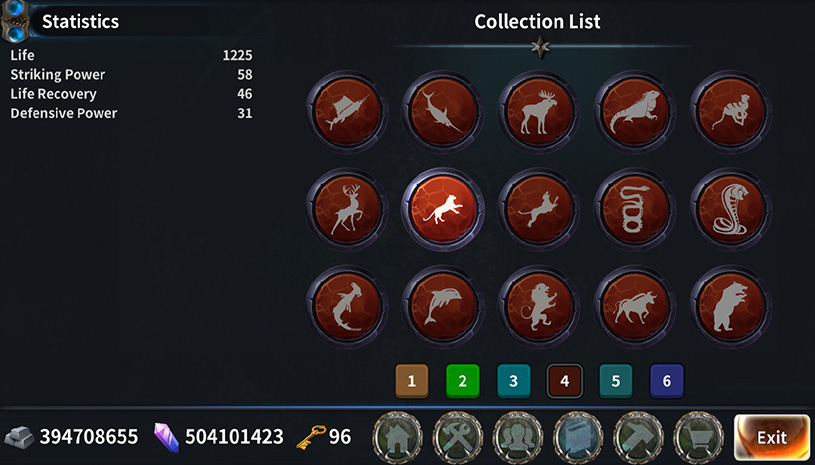
Task: Pick the standing bear medallion
Action: click(730, 306)
